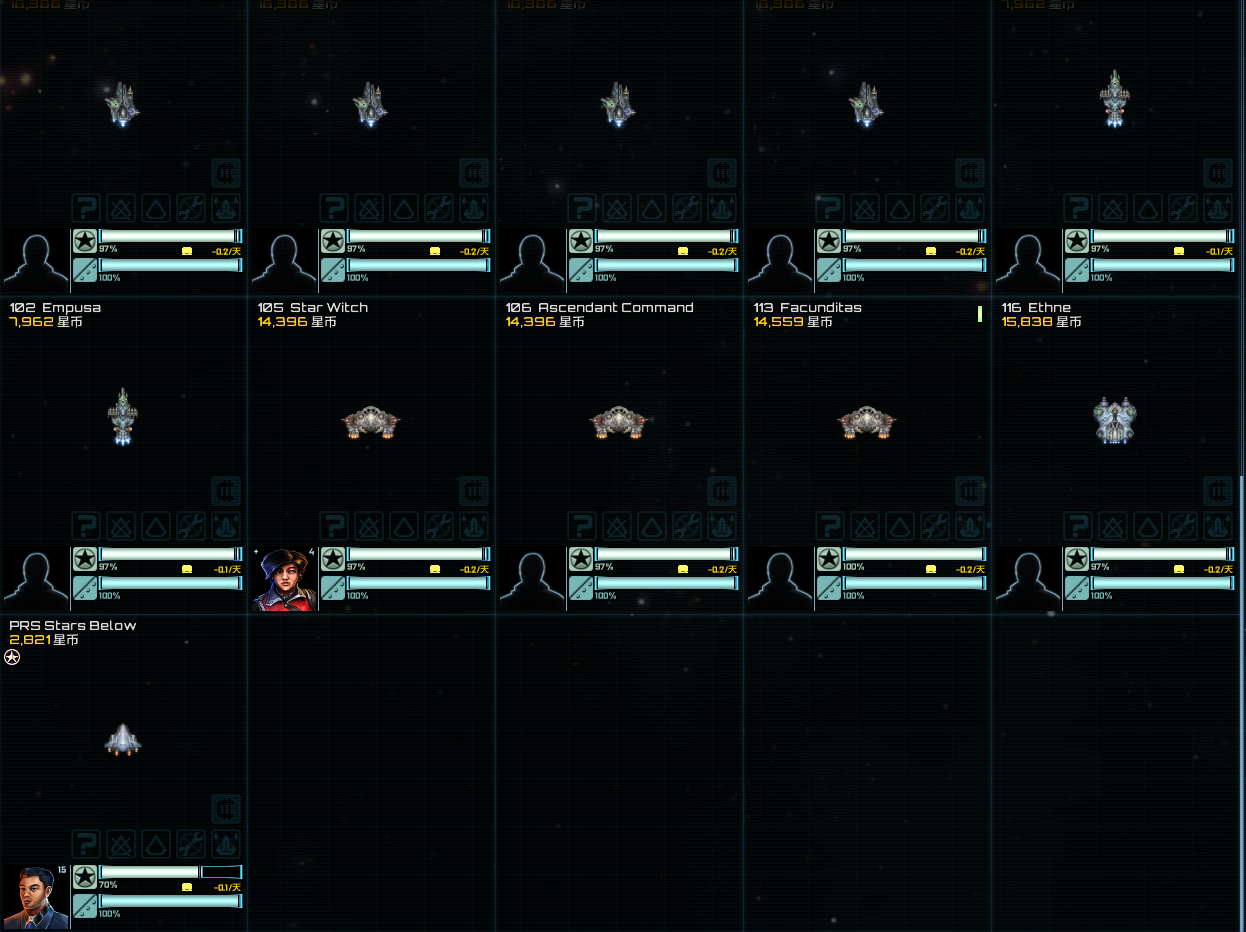1246x932 pixels.
Task: Select the Facunditas ship
Action: pyautogui.click(x=866, y=423)
